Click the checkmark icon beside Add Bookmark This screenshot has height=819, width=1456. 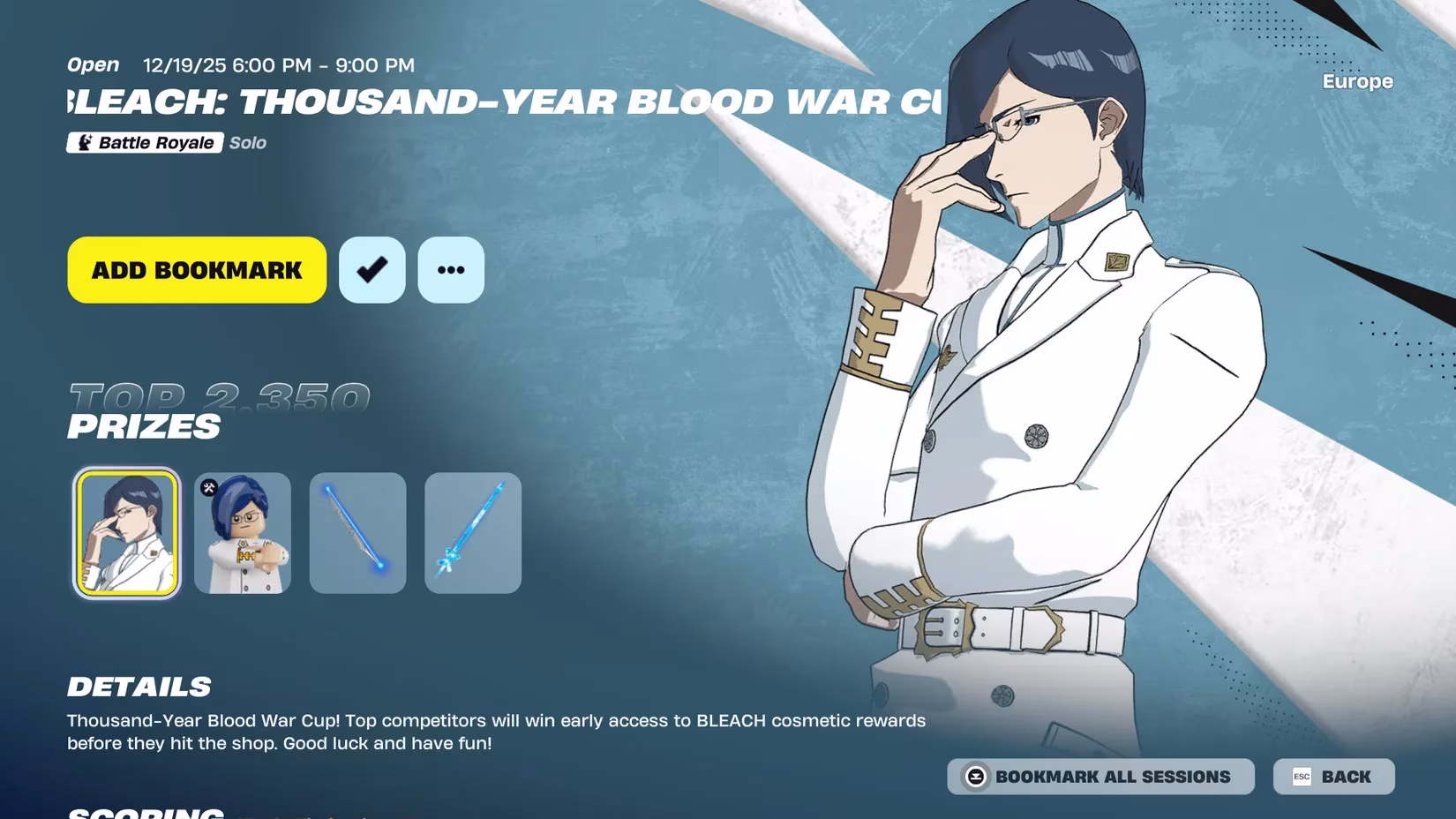pyautogui.click(x=372, y=270)
